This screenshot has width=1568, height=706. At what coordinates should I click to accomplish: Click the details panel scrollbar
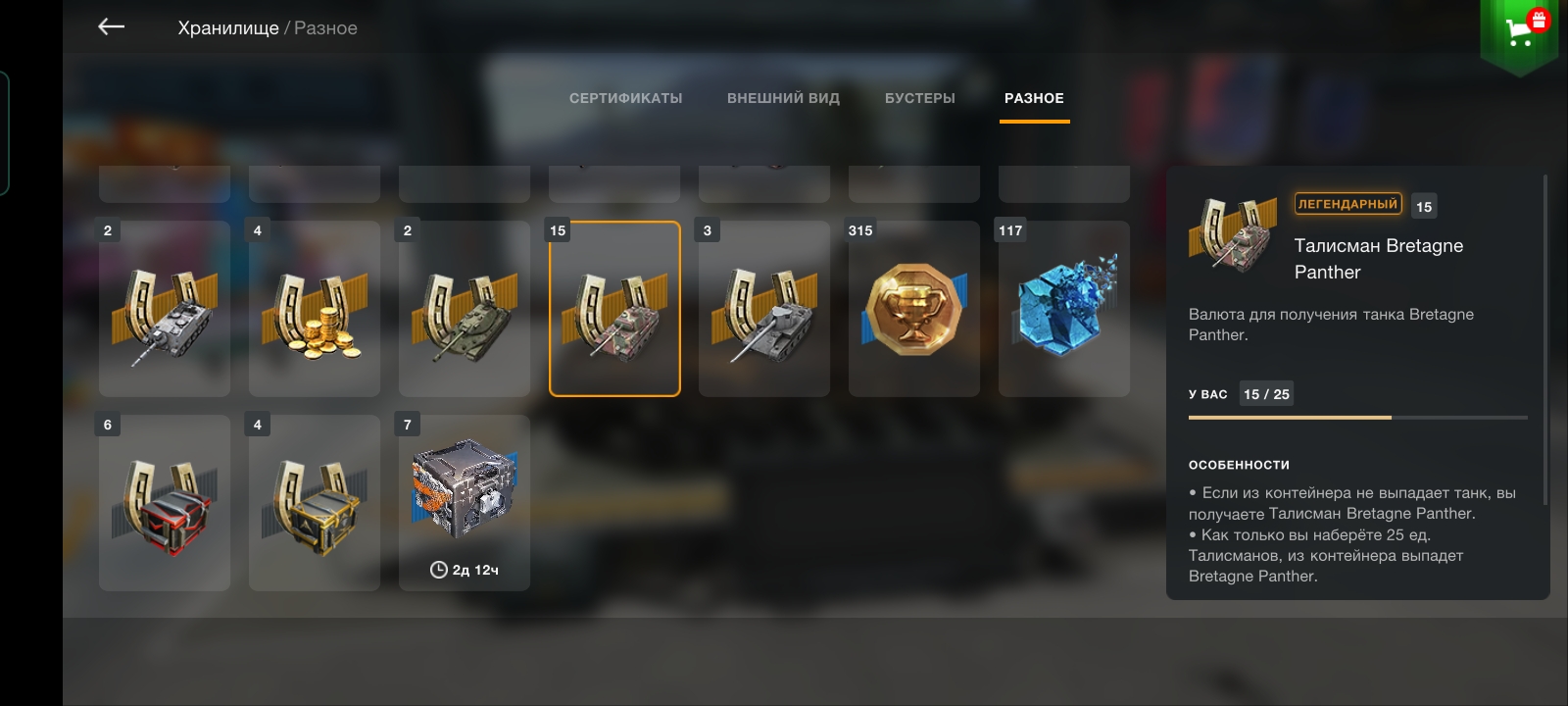click(1545, 339)
